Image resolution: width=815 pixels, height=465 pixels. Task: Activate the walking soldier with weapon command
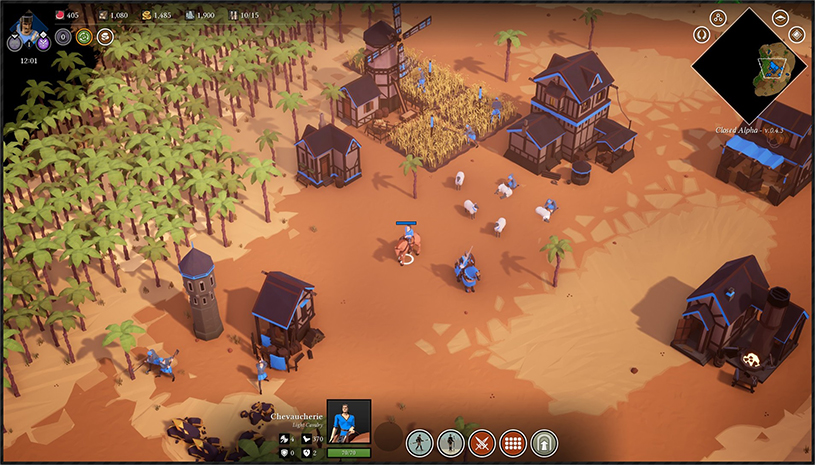[419, 441]
